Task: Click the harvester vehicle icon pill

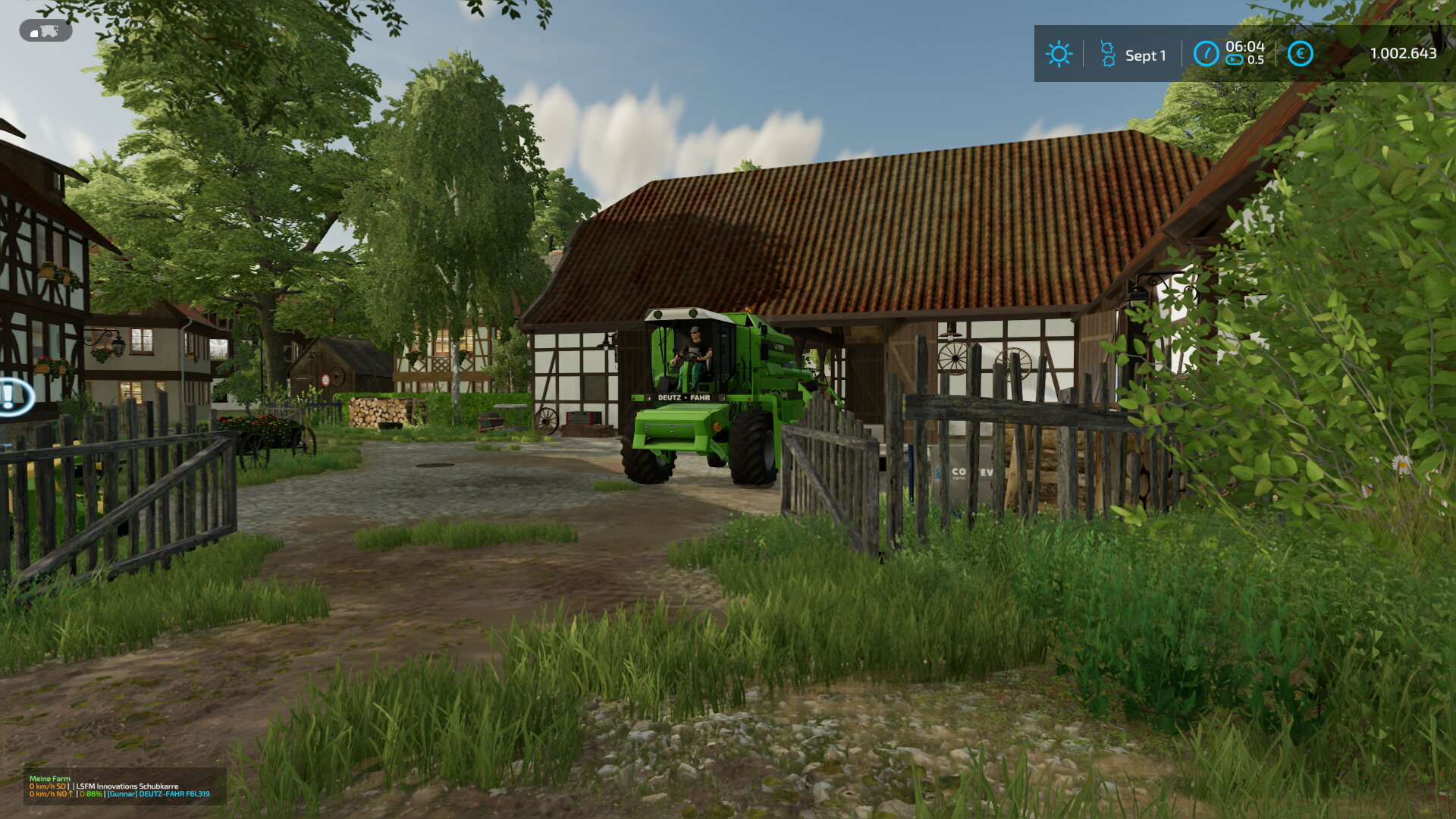Action: coord(45,31)
